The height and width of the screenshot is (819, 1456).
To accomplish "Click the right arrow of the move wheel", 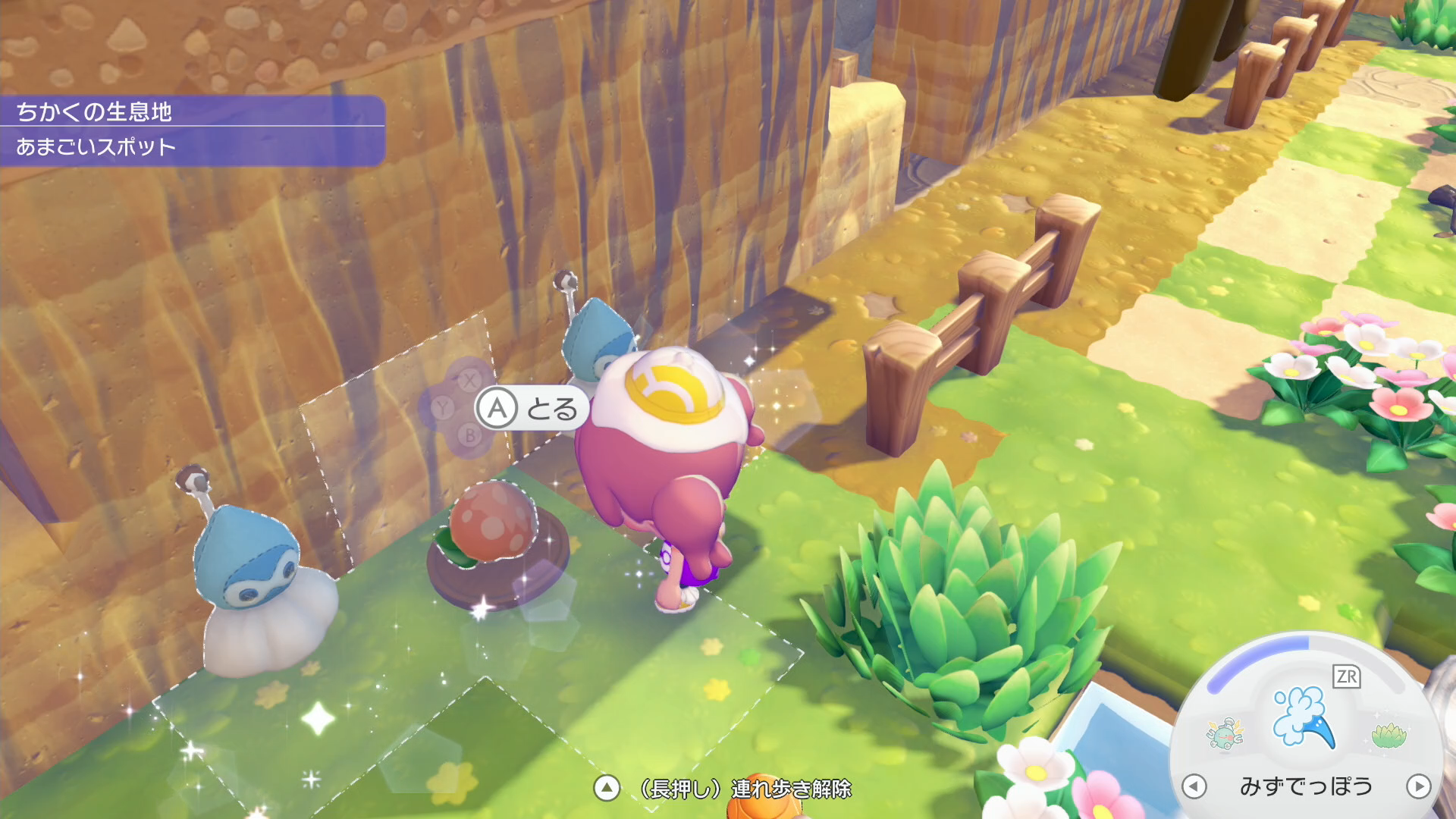I will pos(1418,786).
